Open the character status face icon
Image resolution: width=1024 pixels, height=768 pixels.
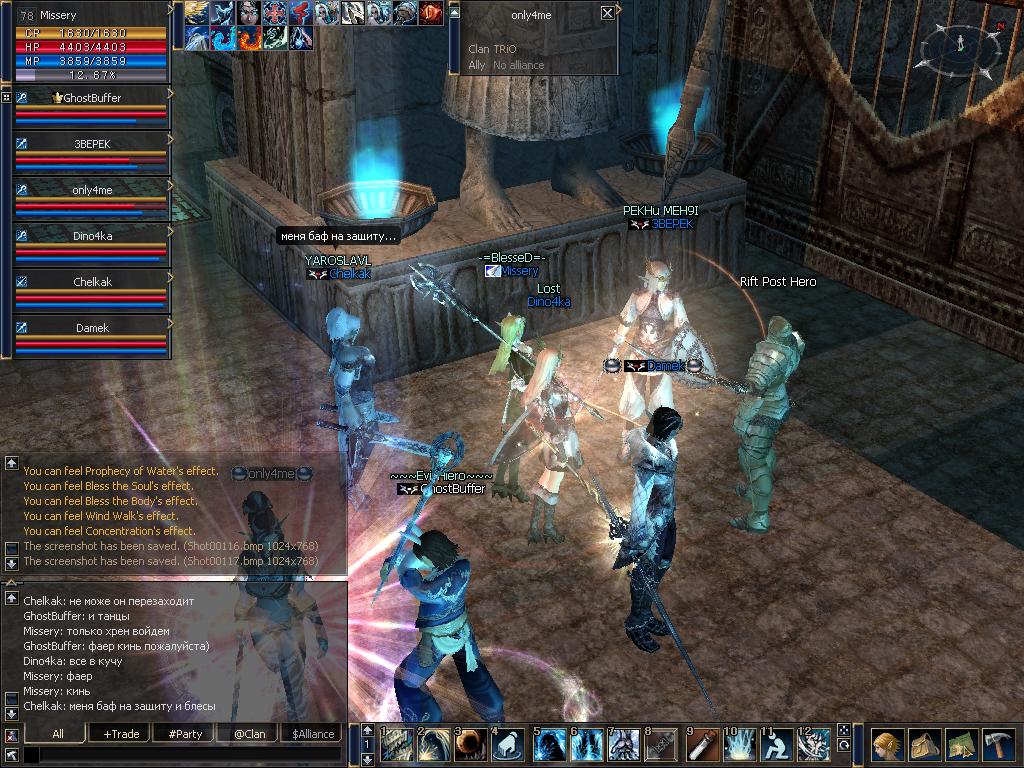pos(886,745)
